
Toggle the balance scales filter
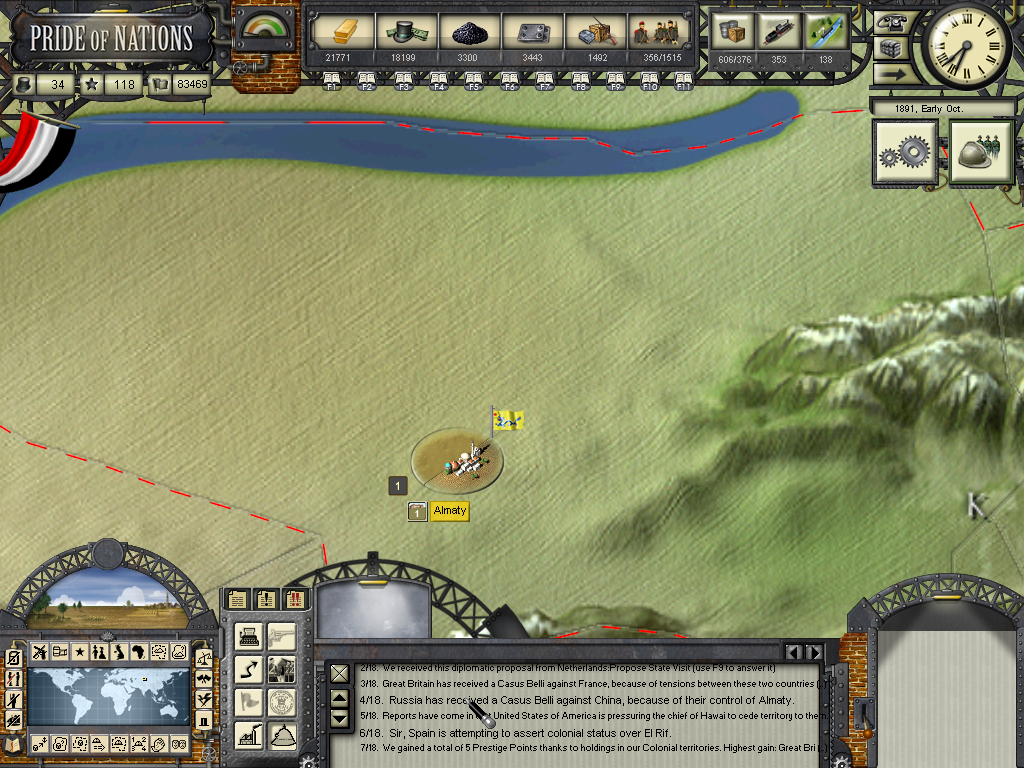click(x=204, y=658)
